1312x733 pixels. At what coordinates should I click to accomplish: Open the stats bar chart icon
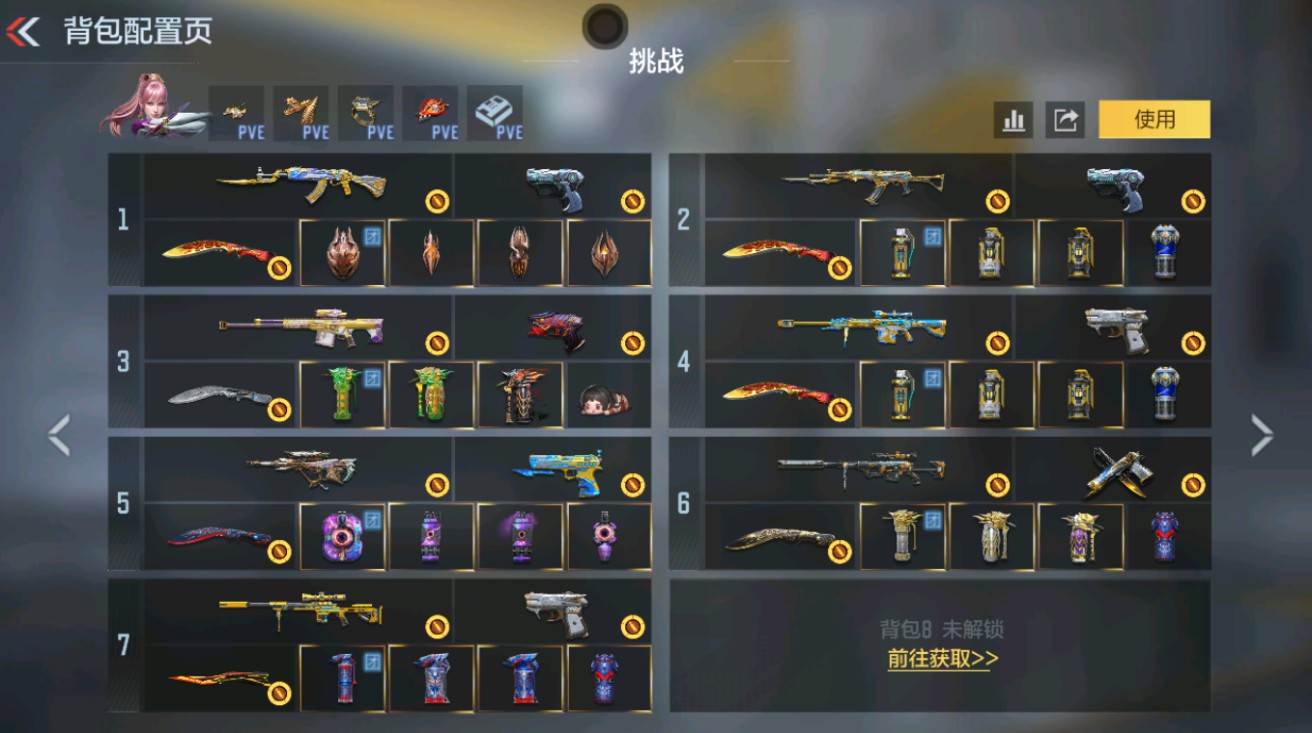tap(1014, 119)
